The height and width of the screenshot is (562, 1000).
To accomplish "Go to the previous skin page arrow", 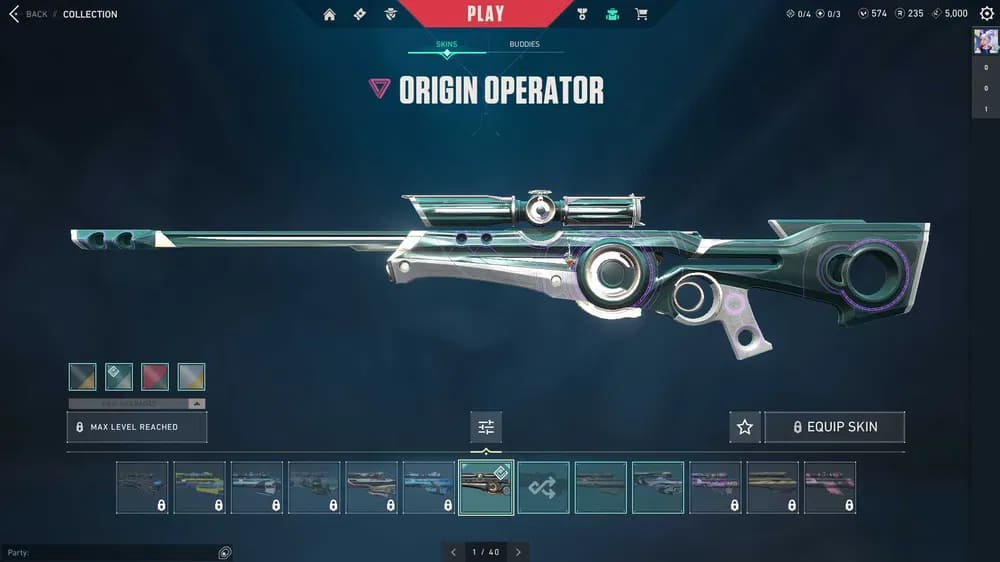I will 453,551.
